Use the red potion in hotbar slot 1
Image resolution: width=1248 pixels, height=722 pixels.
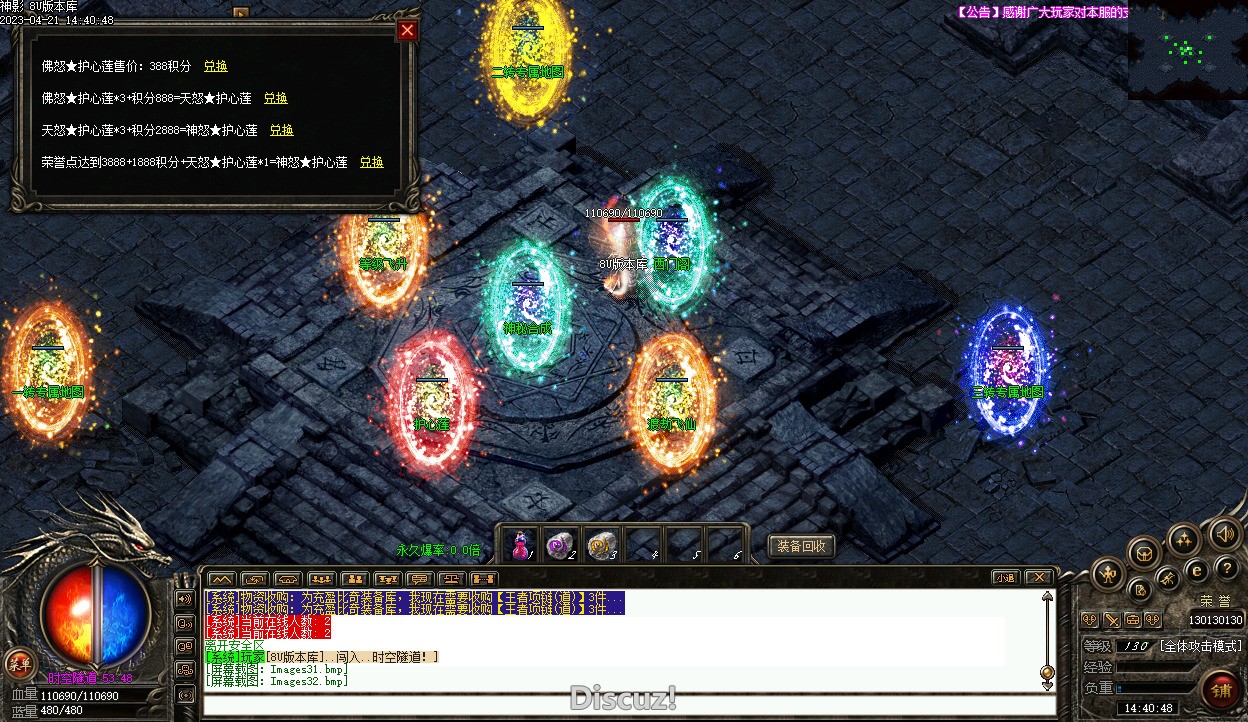520,545
